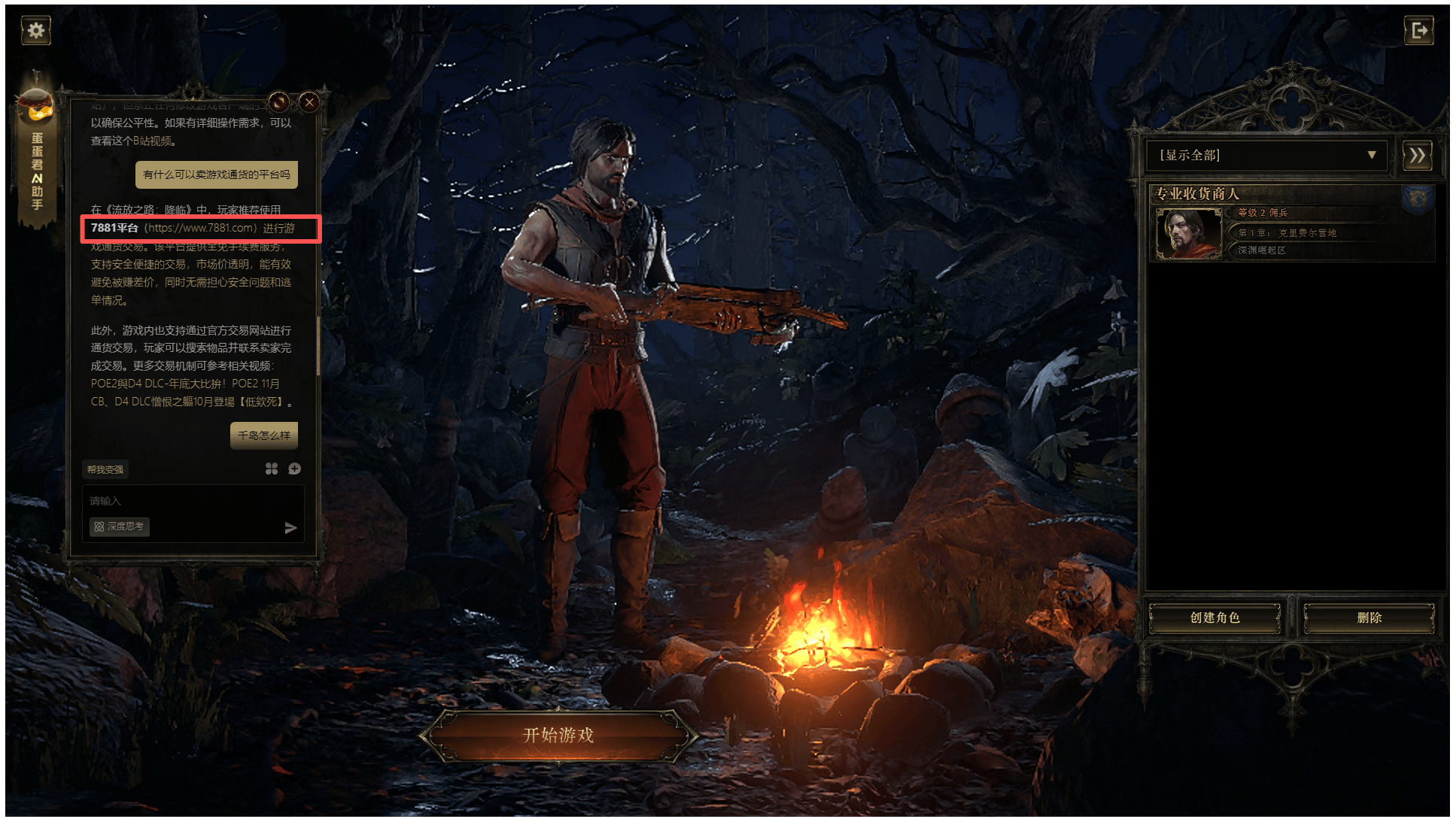Click the 帮我变强 quick button
This screenshot has width=1456, height=825.
click(x=105, y=470)
